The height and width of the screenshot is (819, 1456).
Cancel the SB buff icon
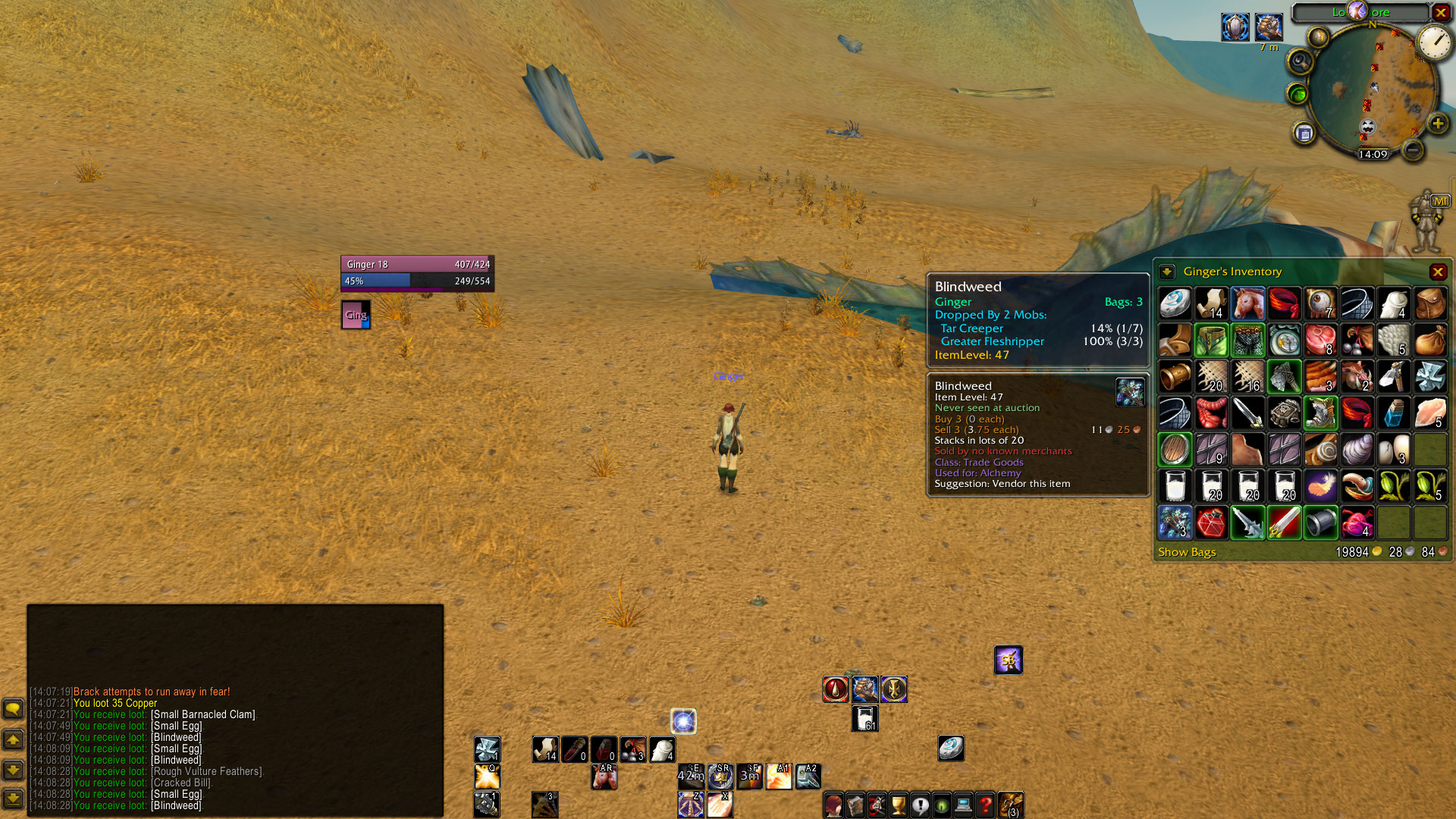(x=1009, y=660)
